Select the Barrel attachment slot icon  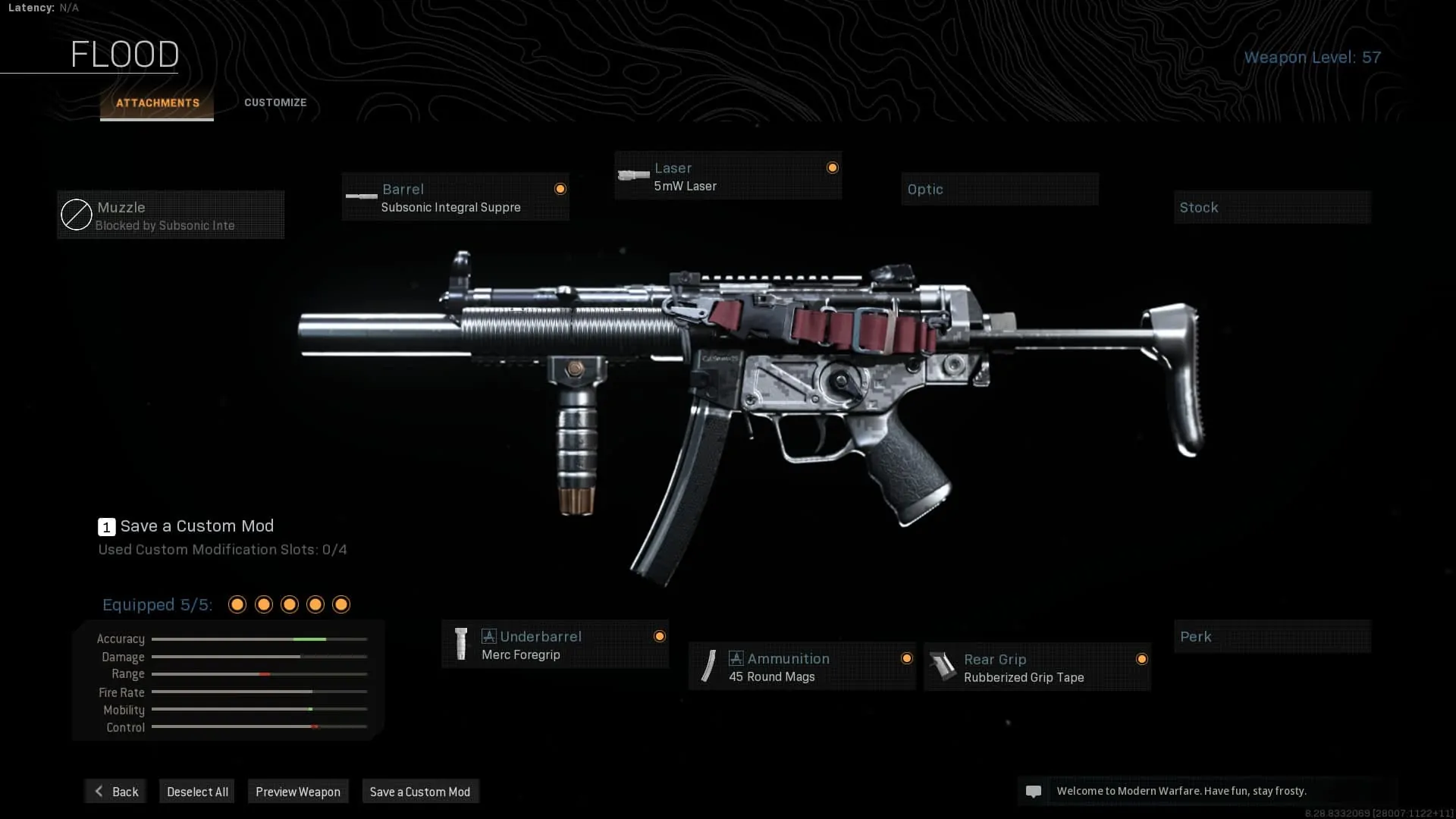point(360,197)
